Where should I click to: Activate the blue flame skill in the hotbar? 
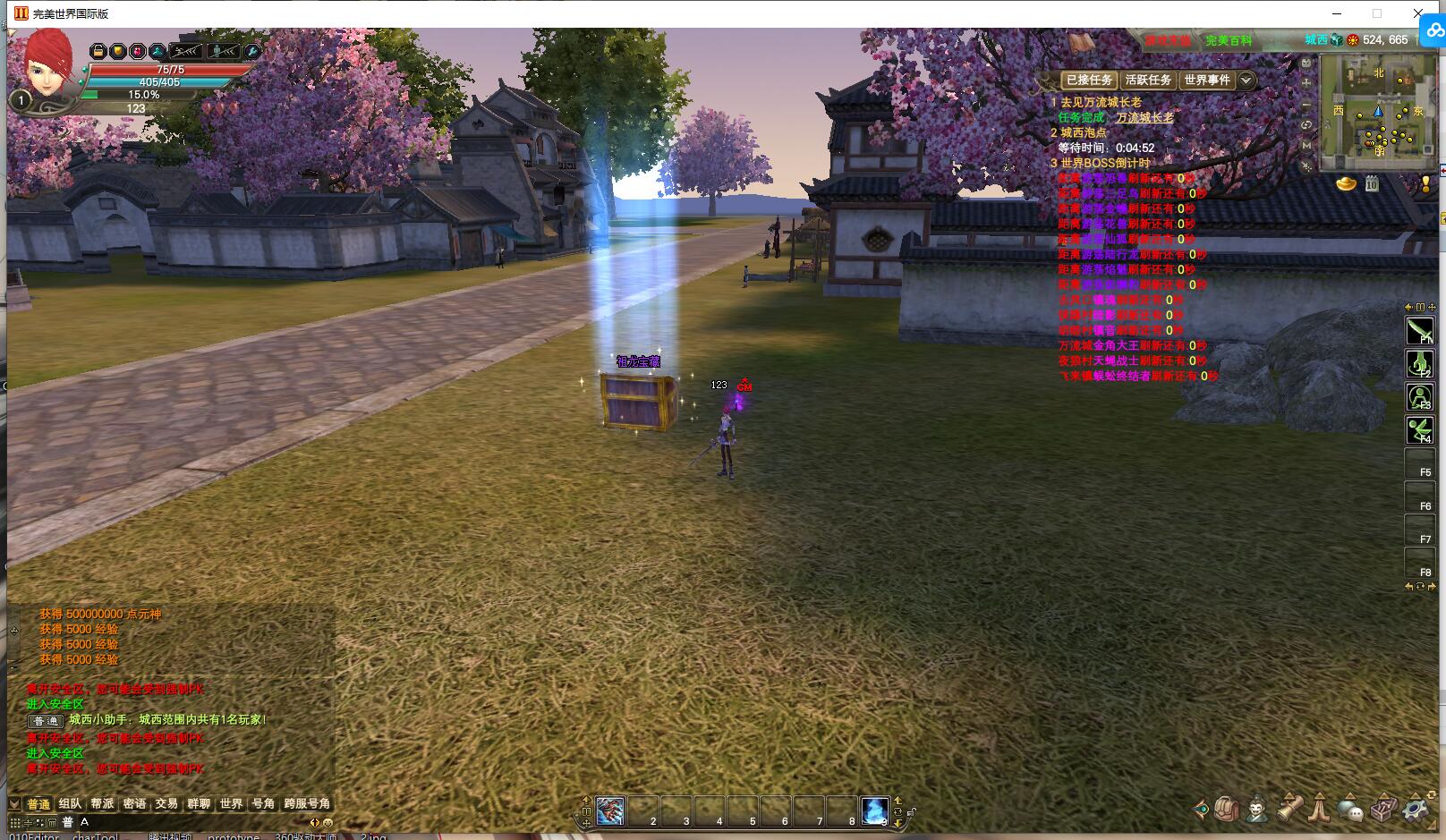pyautogui.click(x=874, y=810)
